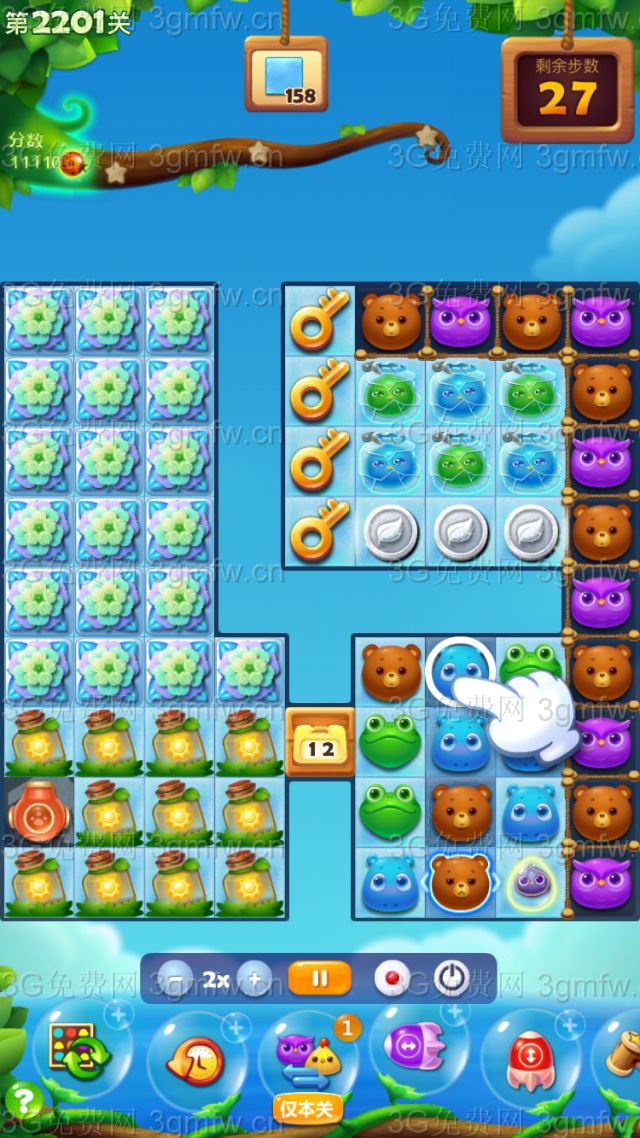Viewport: 640px width, 1138px height.
Task: Pause with the orange pause button
Action: pyautogui.click(x=319, y=979)
